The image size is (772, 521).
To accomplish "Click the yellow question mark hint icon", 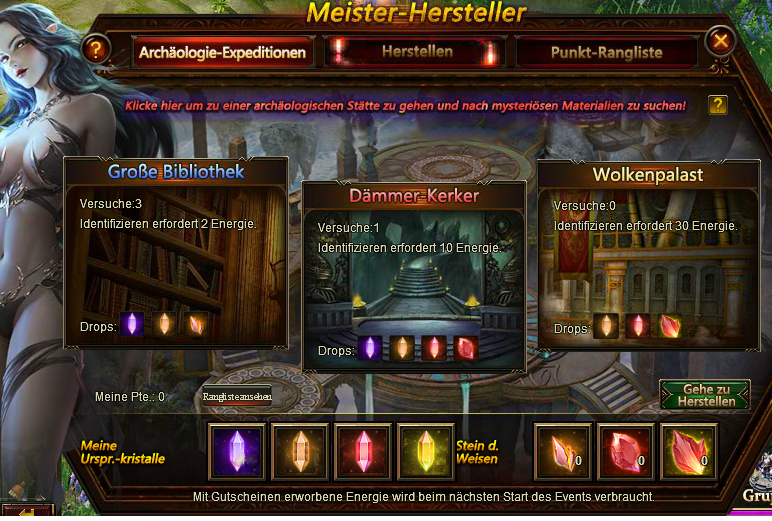I will pos(717,105).
